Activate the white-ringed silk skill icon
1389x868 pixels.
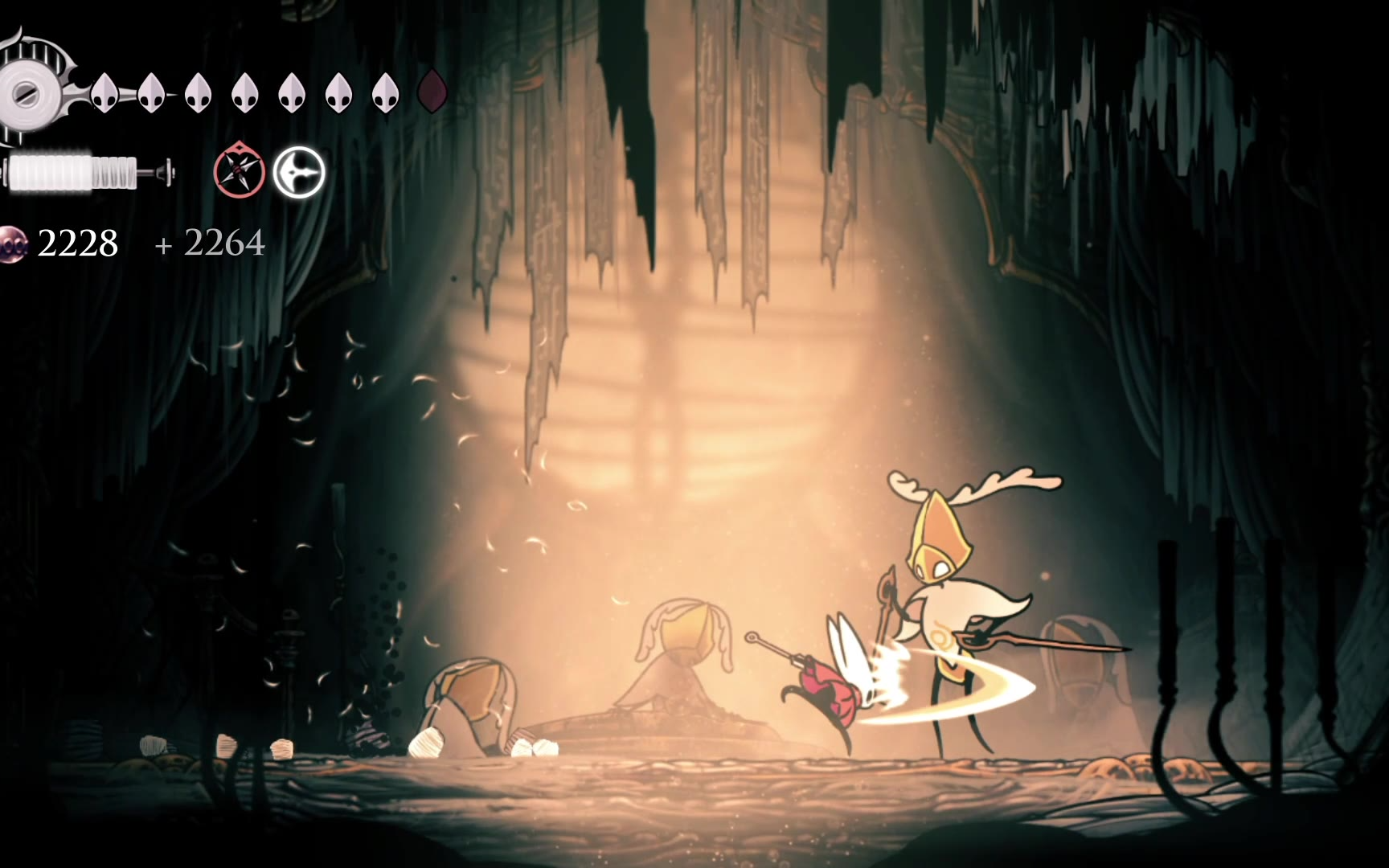[299, 173]
